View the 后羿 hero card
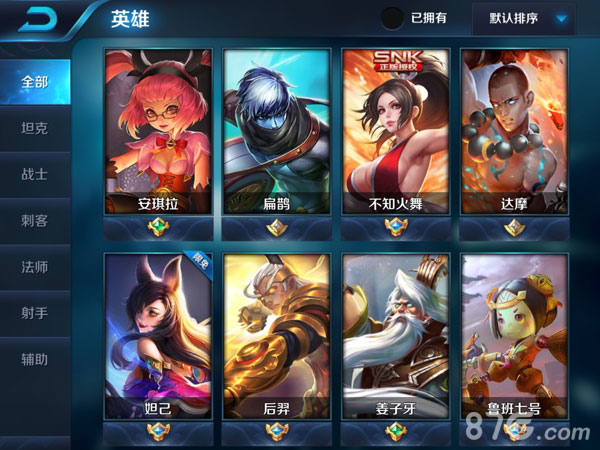 tap(277, 335)
